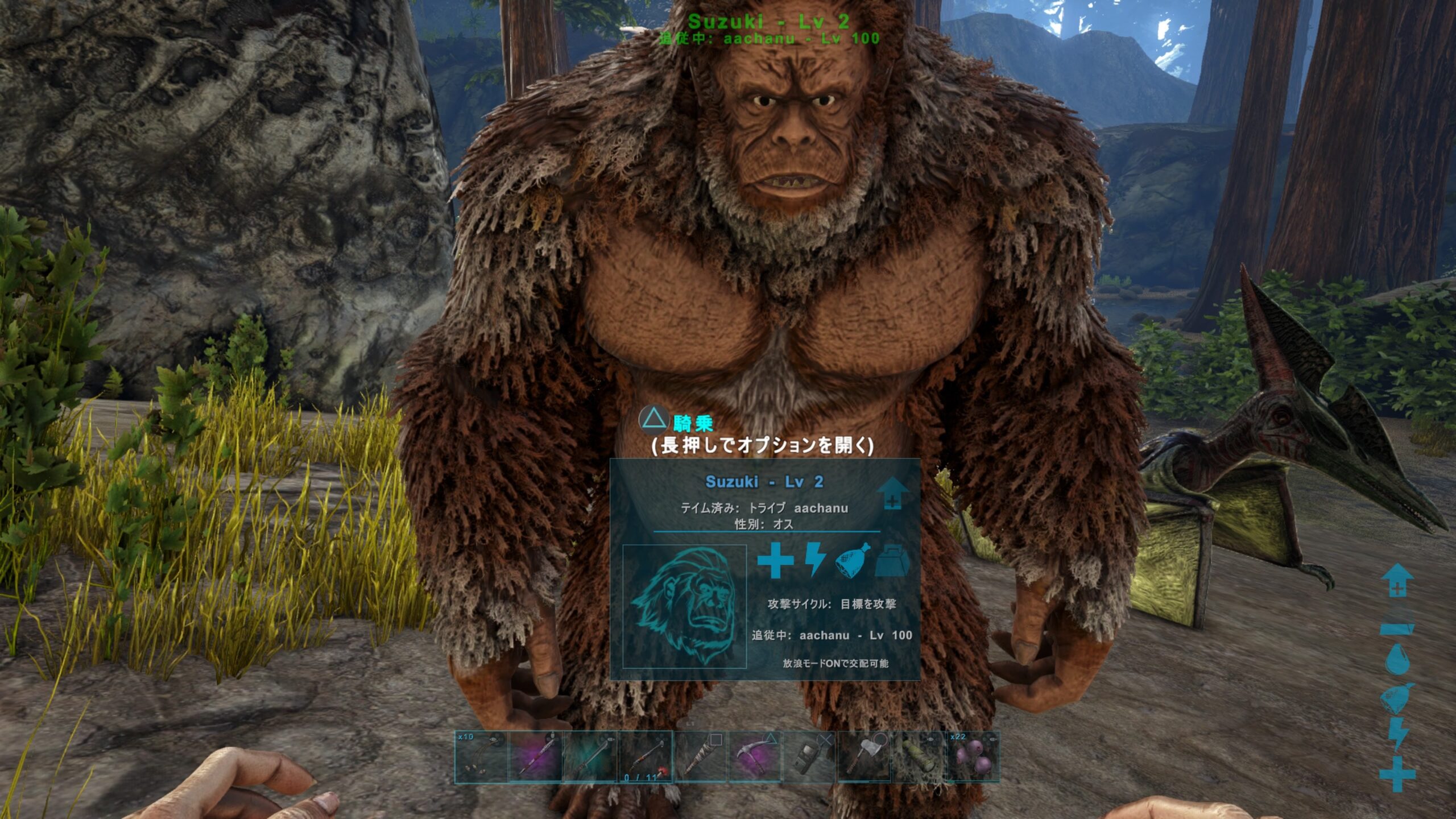
Task: Use the GPS device hotbar slot
Action: [x=809, y=757]
